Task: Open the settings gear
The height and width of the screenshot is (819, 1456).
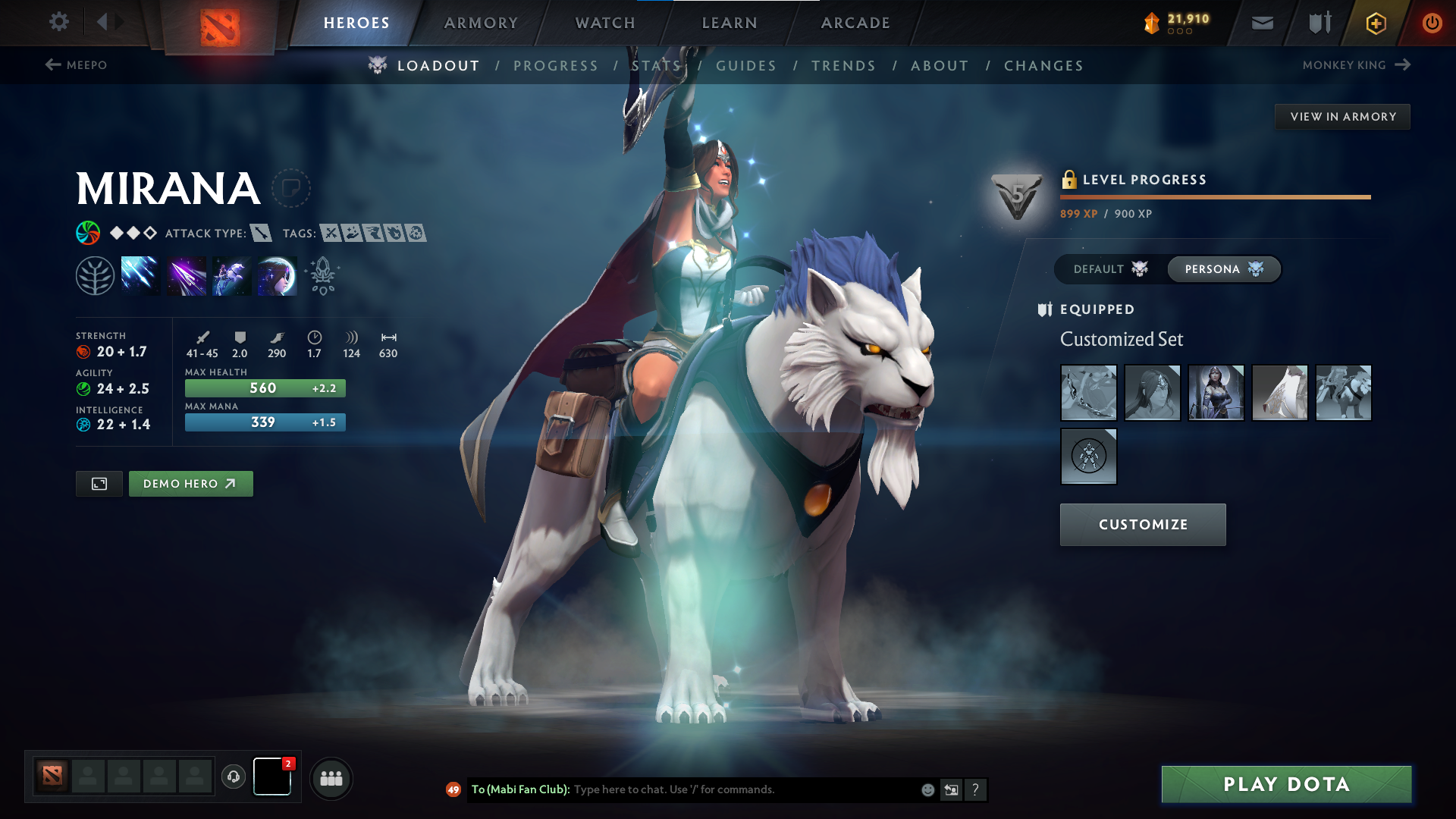Action: (58, 22)
